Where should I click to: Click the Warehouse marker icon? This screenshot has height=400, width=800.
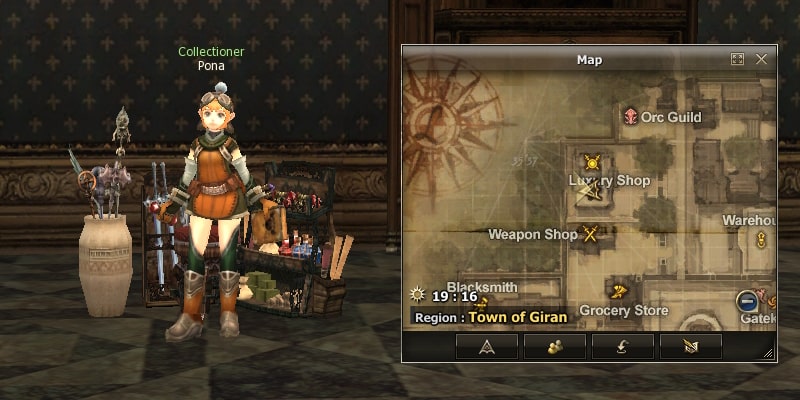761,239
